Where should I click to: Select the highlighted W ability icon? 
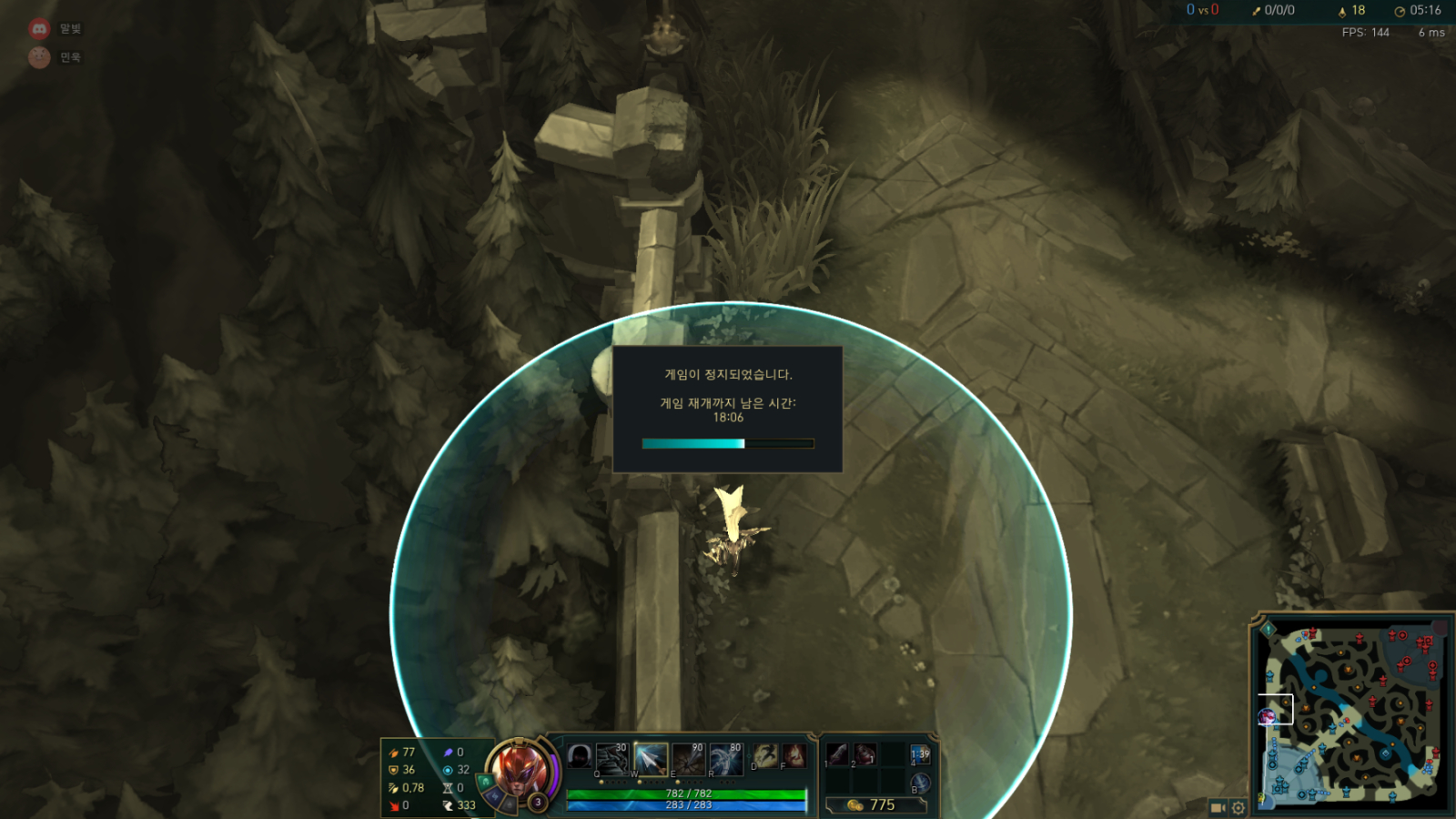point(650,759)
